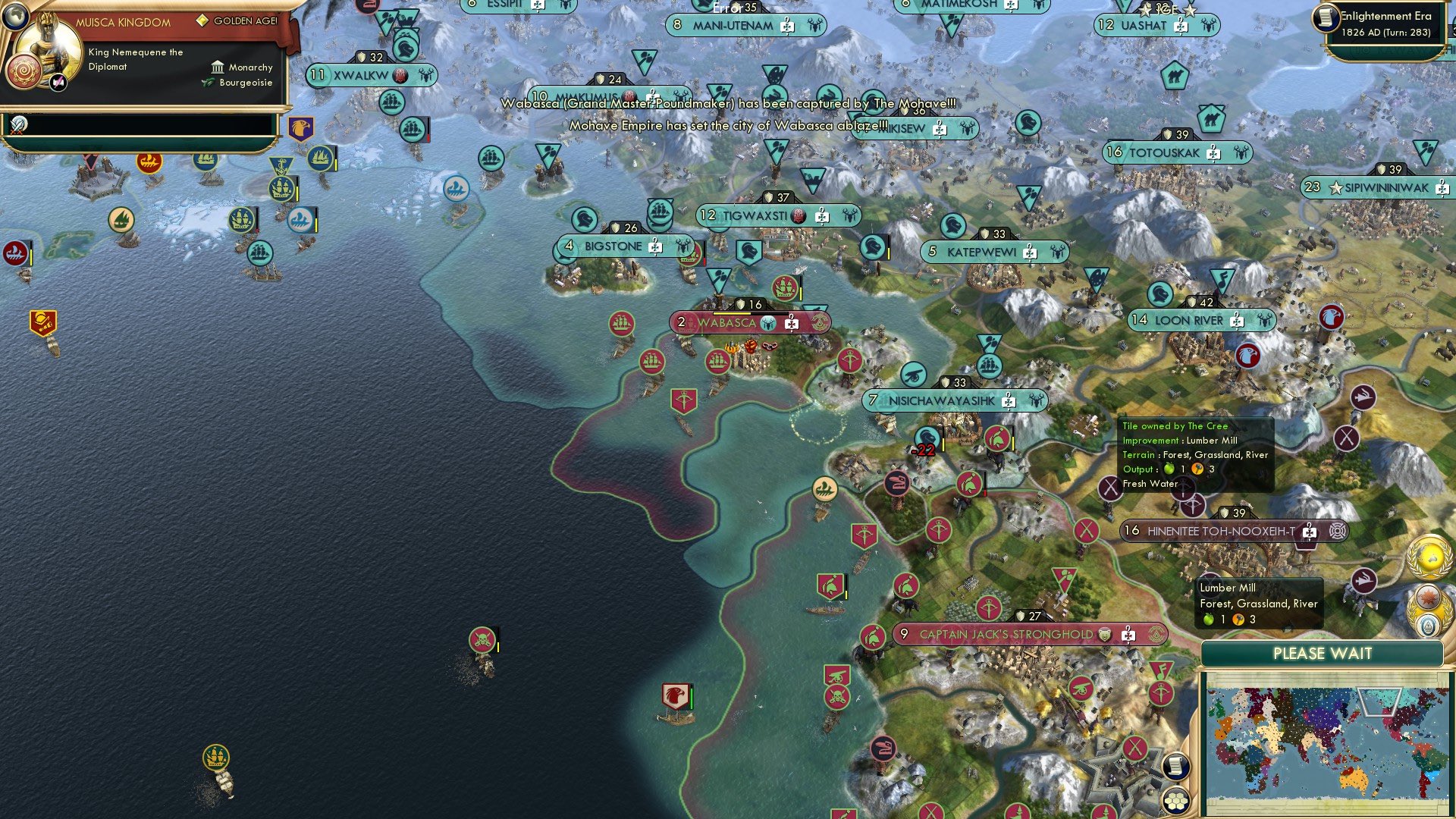Toggle strategic view with top-left globe button
Viewport: 1456px width, 819px height.
click(x=15, y=17)
